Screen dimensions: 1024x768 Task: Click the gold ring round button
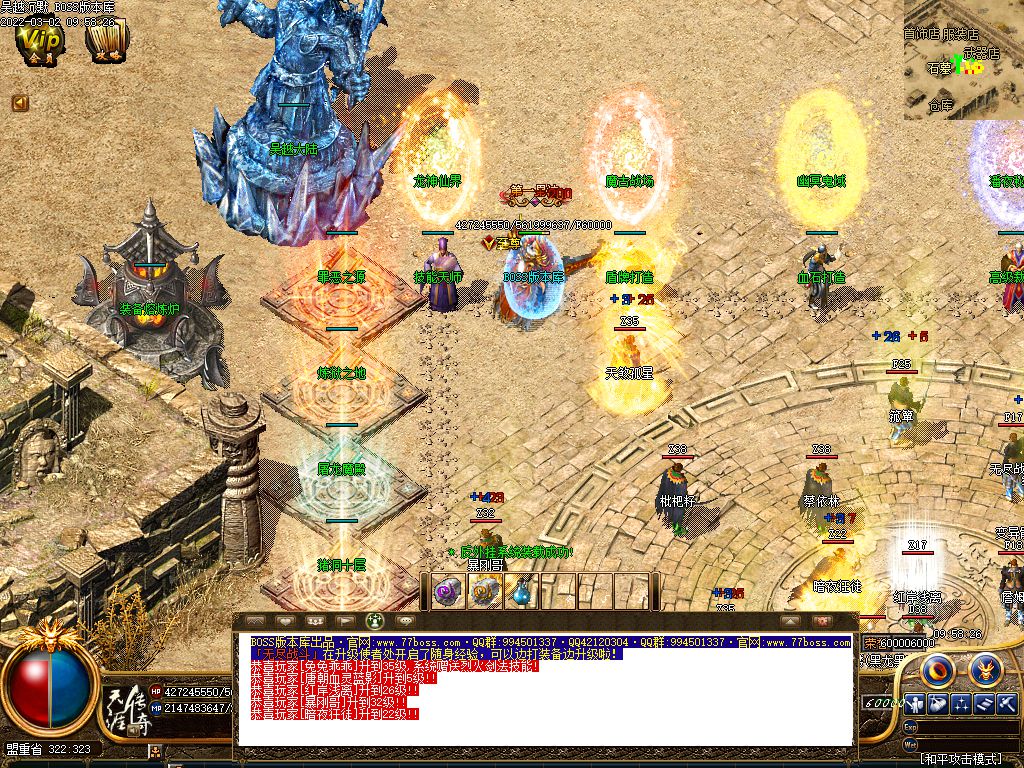coord(937,669)
